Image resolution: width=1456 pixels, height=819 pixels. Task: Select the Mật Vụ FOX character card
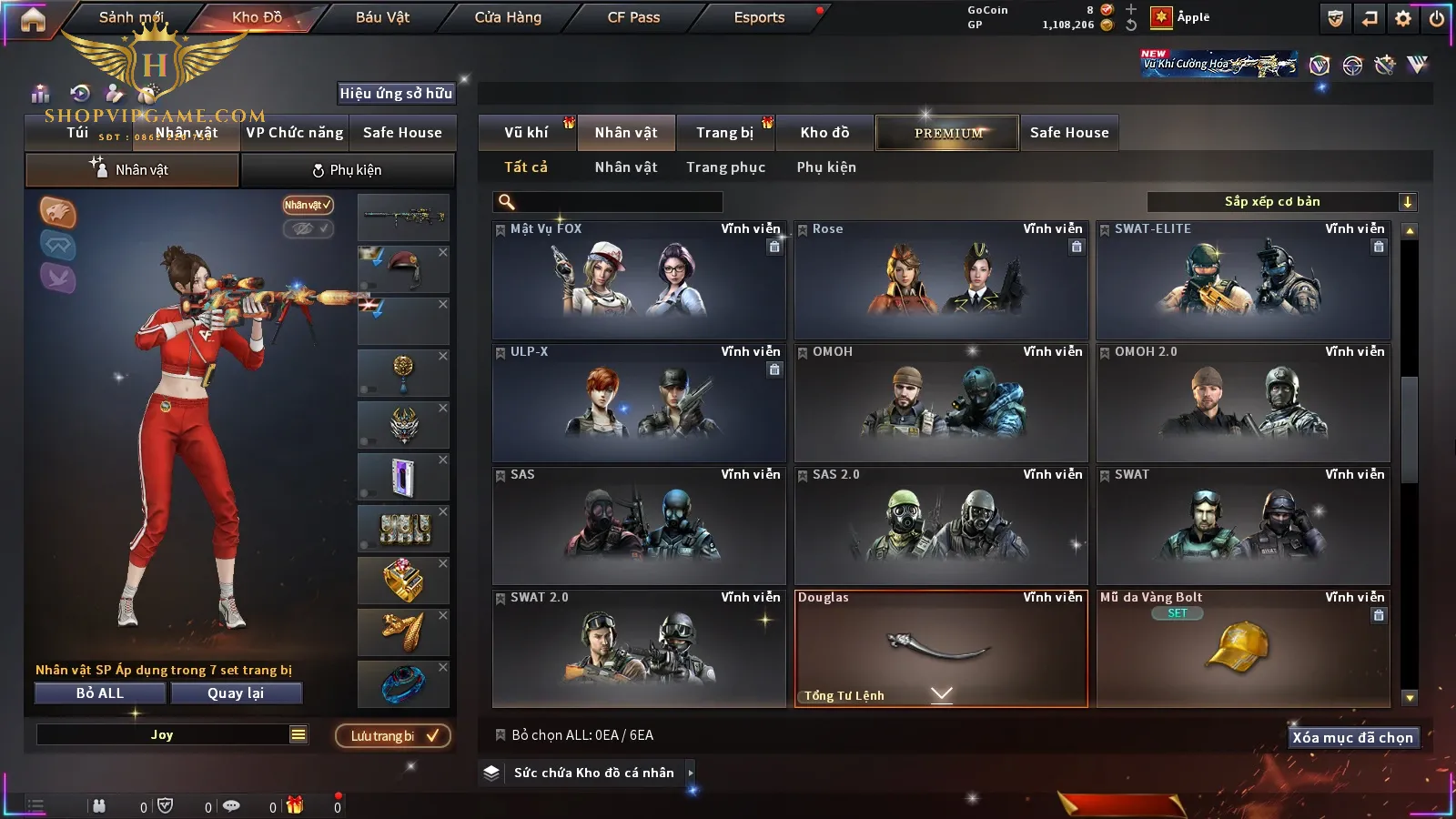pyautogui.click(x=639, y=280)
